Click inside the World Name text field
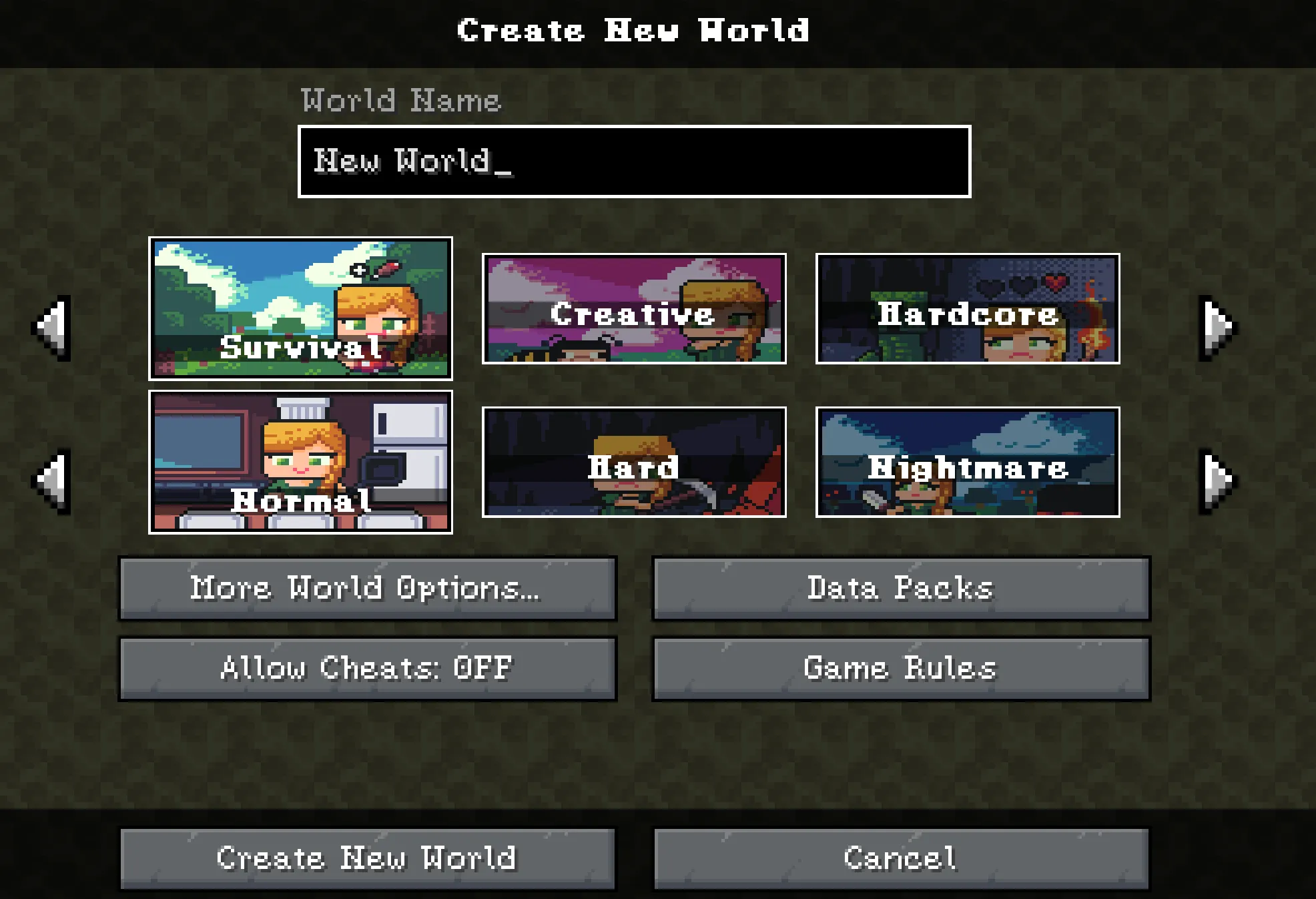The height and width of the screenshot is (899, 1316). (x=634, y=160)
